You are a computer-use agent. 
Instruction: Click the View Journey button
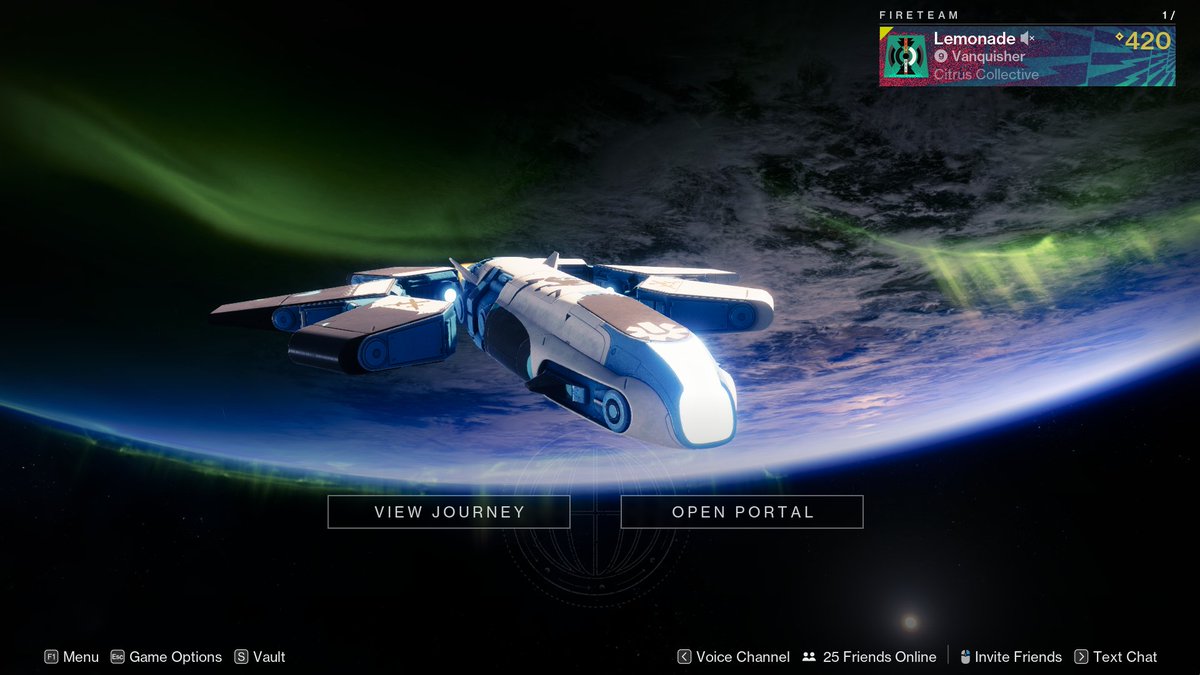pos(449,512)
